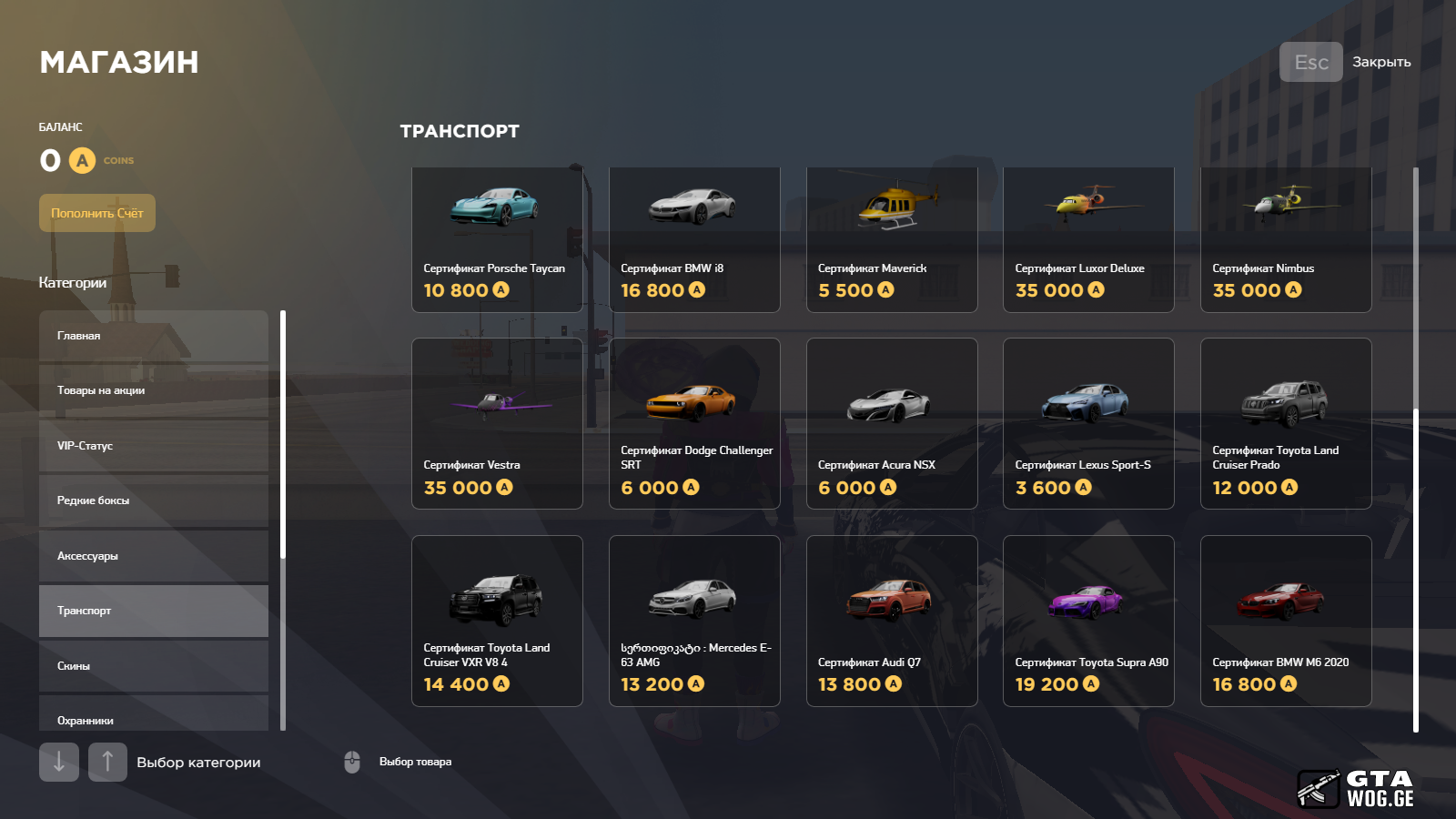The width and height of the screenshot is (1456, 819).
Task: Close the shop window
Action: (x=1310, y=62)
